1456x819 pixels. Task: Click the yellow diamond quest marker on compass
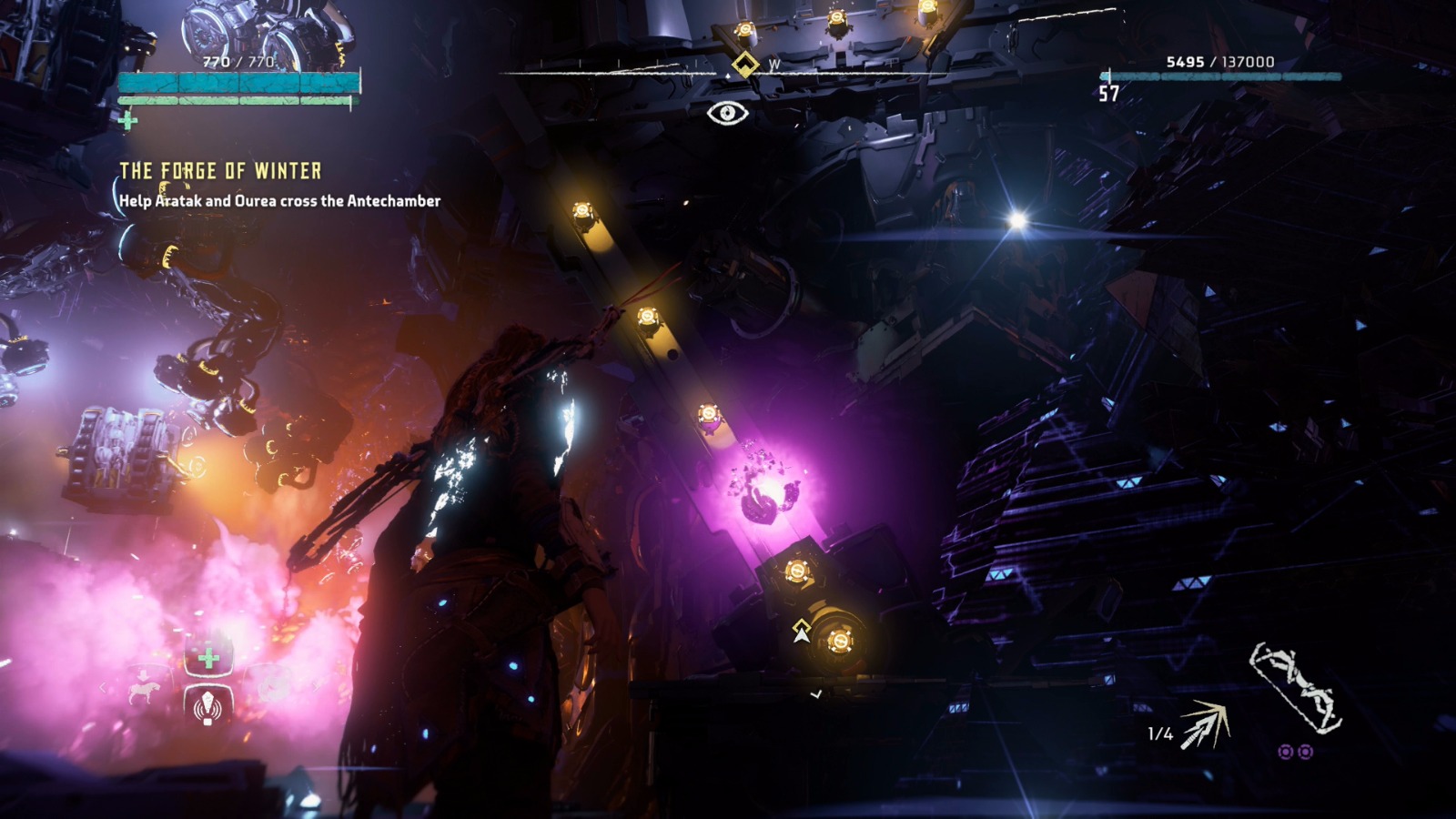pos(744,65)
